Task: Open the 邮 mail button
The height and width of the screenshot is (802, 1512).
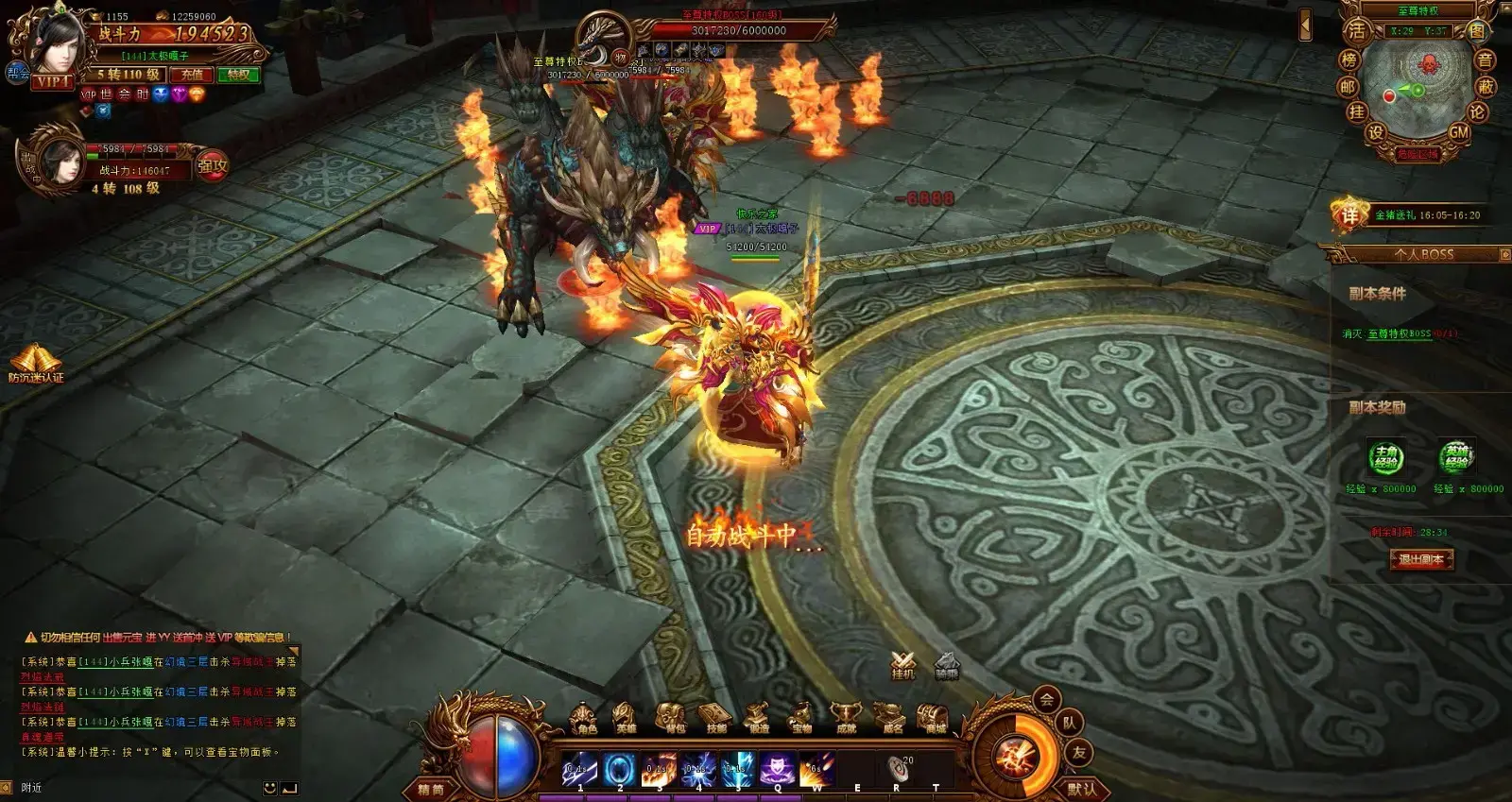Action: (1348, 87)
